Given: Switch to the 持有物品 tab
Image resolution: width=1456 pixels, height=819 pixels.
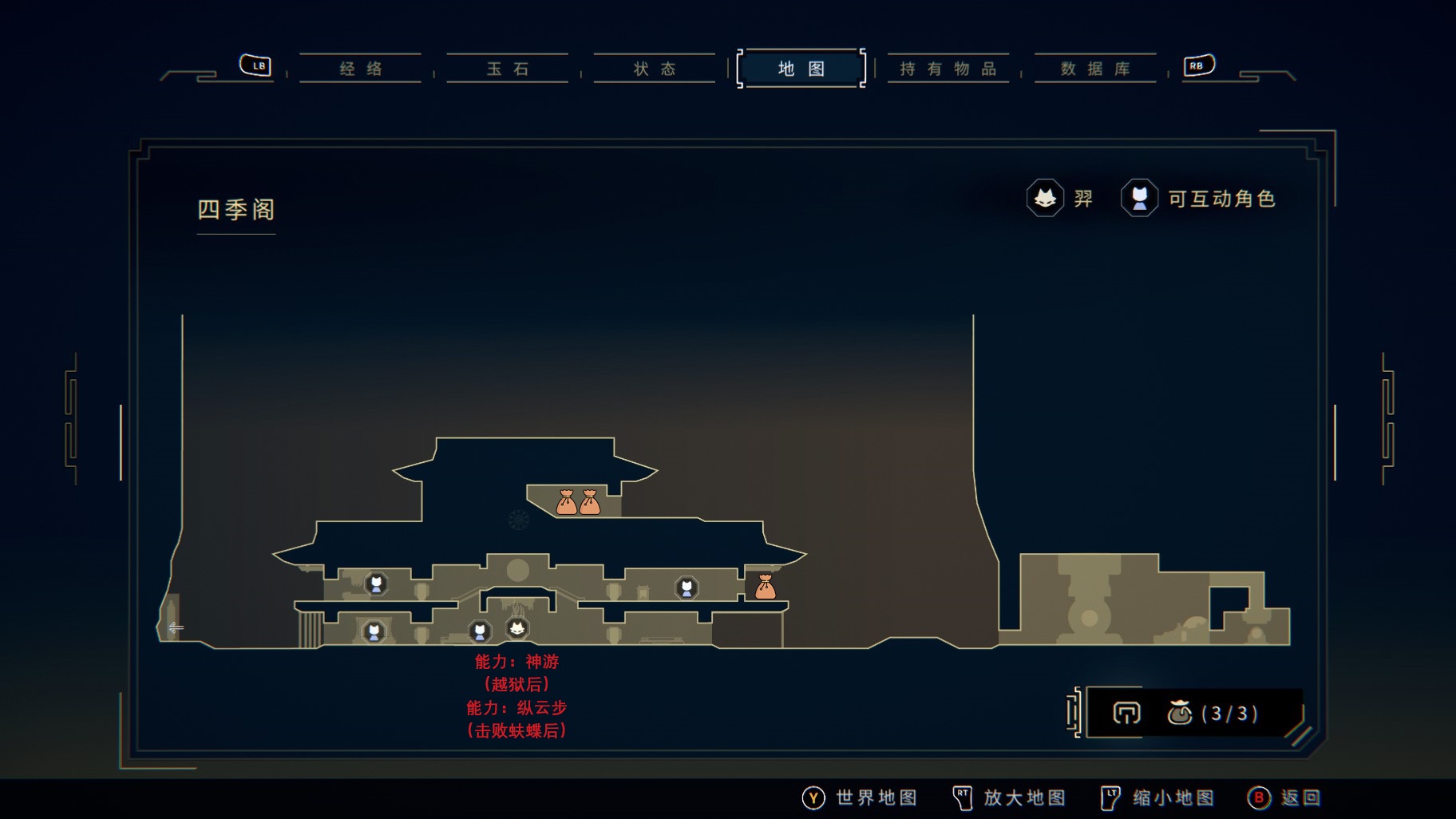Looking at the screenshot, I should click(x=948, y=69).
